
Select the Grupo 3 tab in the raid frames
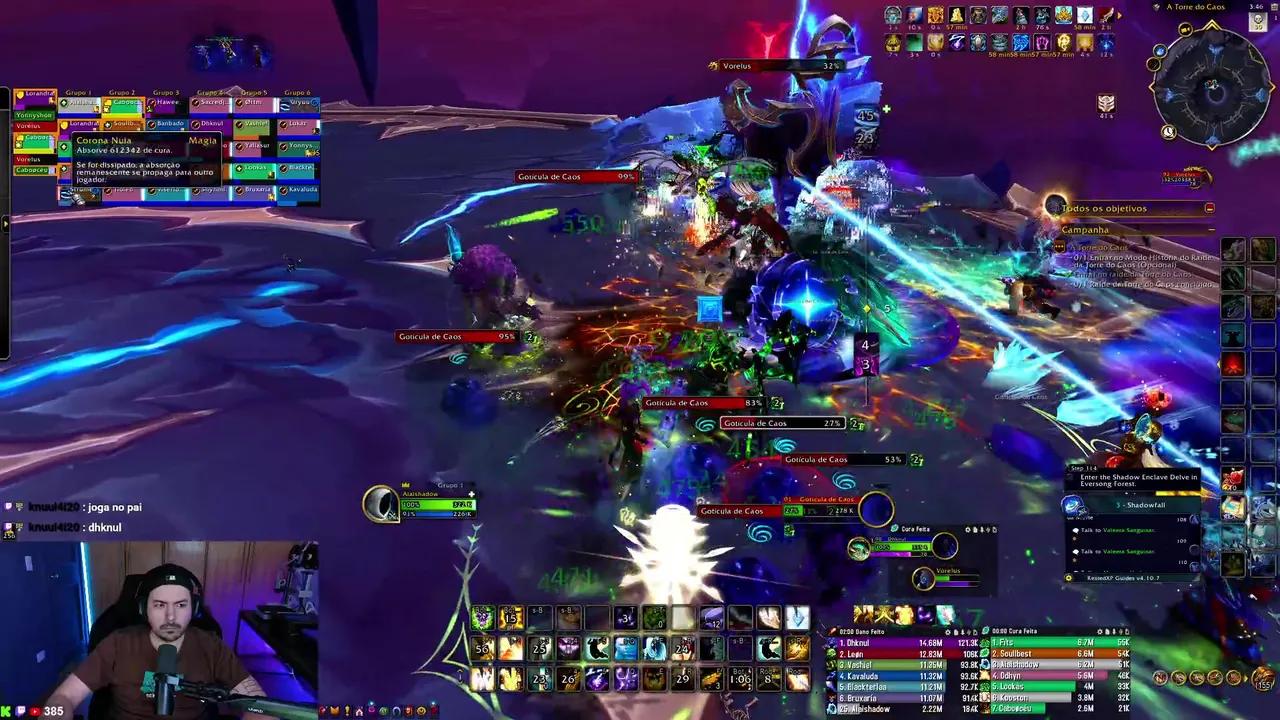pyautogui.click(x=166, y=92)
